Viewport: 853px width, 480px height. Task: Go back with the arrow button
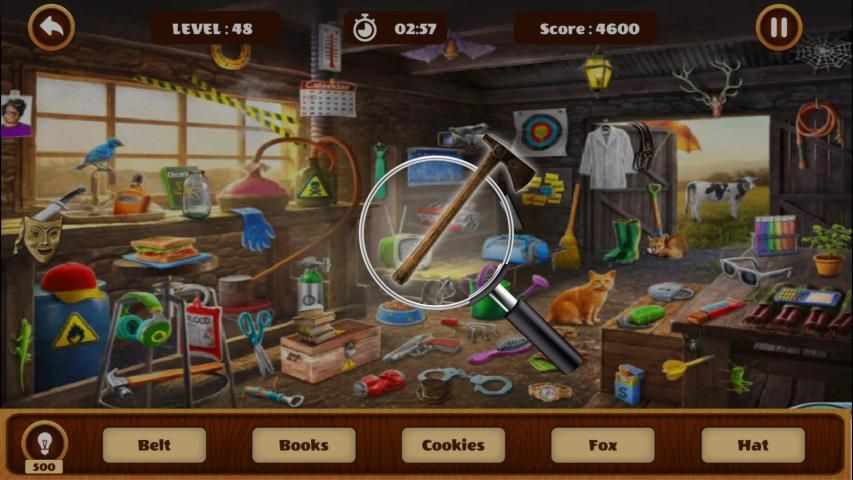tap(51, 28)
